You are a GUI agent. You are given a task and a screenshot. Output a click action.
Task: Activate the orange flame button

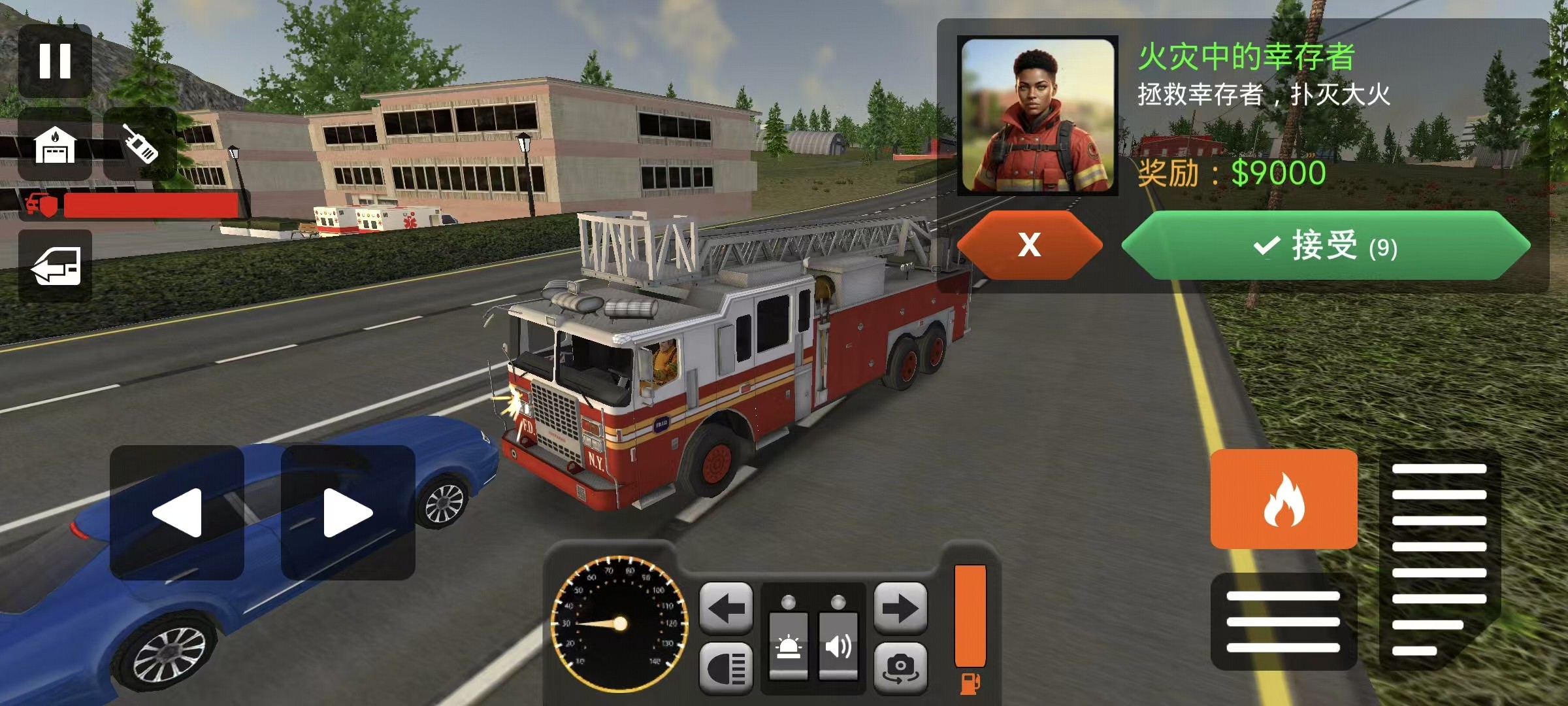[1283, 499]
